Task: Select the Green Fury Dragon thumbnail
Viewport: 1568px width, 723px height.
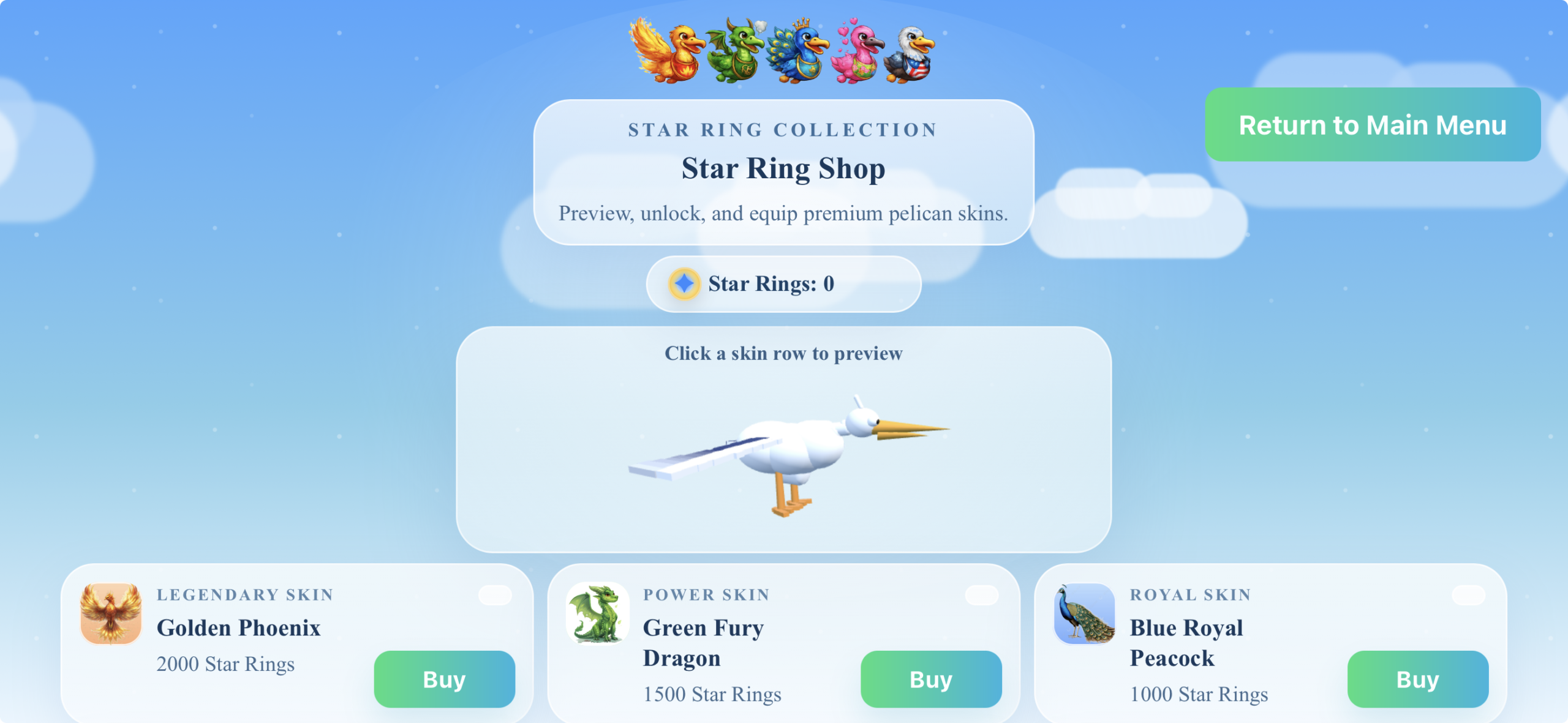Action: tap(597, 613)
